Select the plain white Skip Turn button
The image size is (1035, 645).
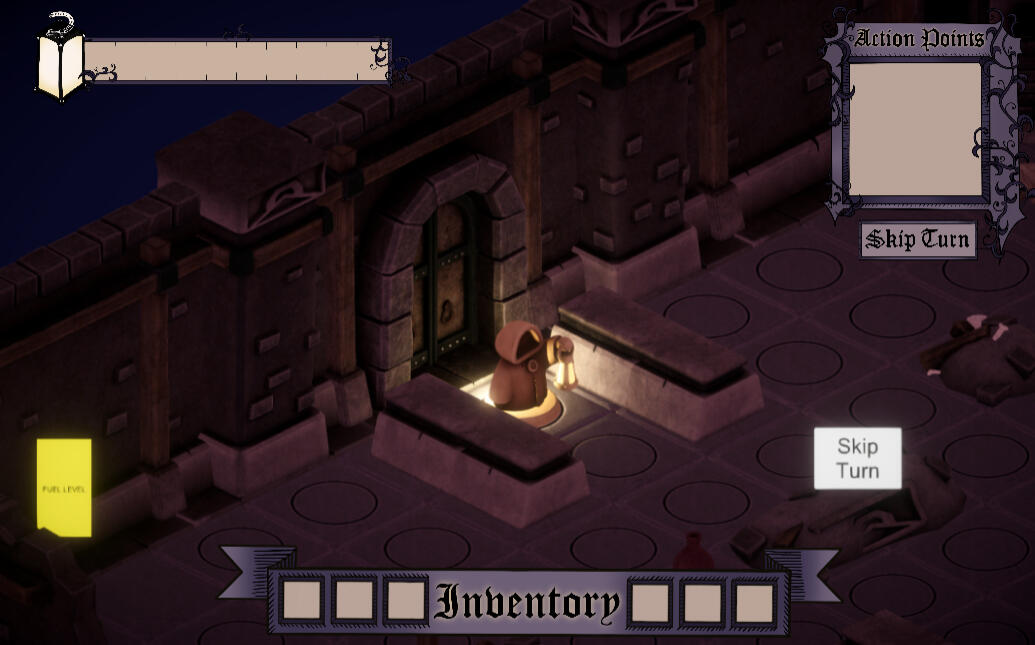click(857, 459)
